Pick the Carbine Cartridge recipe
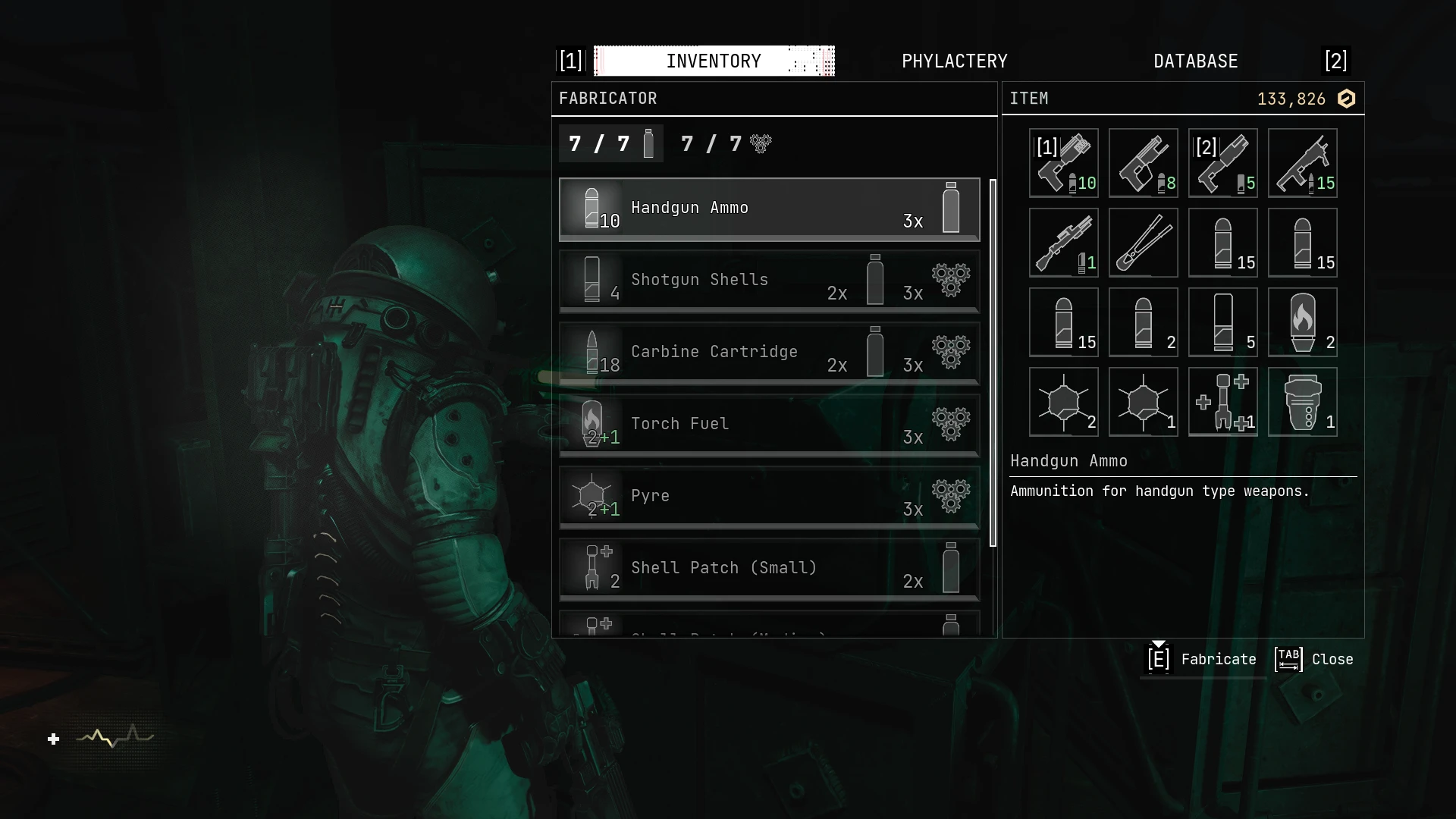 point(769,353)
